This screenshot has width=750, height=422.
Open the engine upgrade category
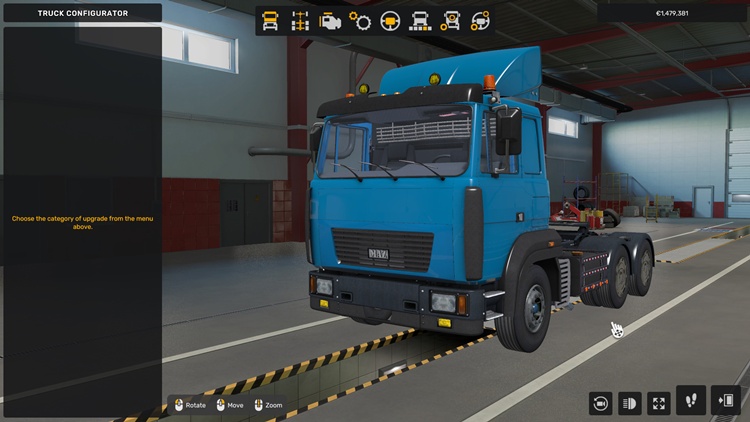329,21
